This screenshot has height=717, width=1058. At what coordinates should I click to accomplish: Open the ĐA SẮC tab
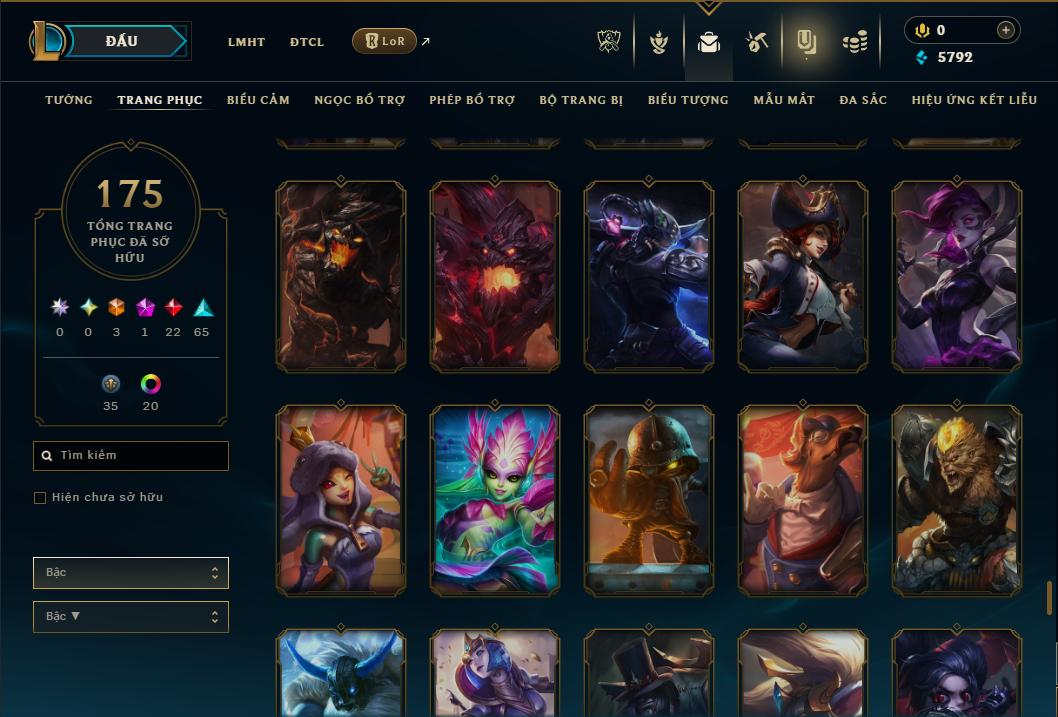[x=863, y=100]
